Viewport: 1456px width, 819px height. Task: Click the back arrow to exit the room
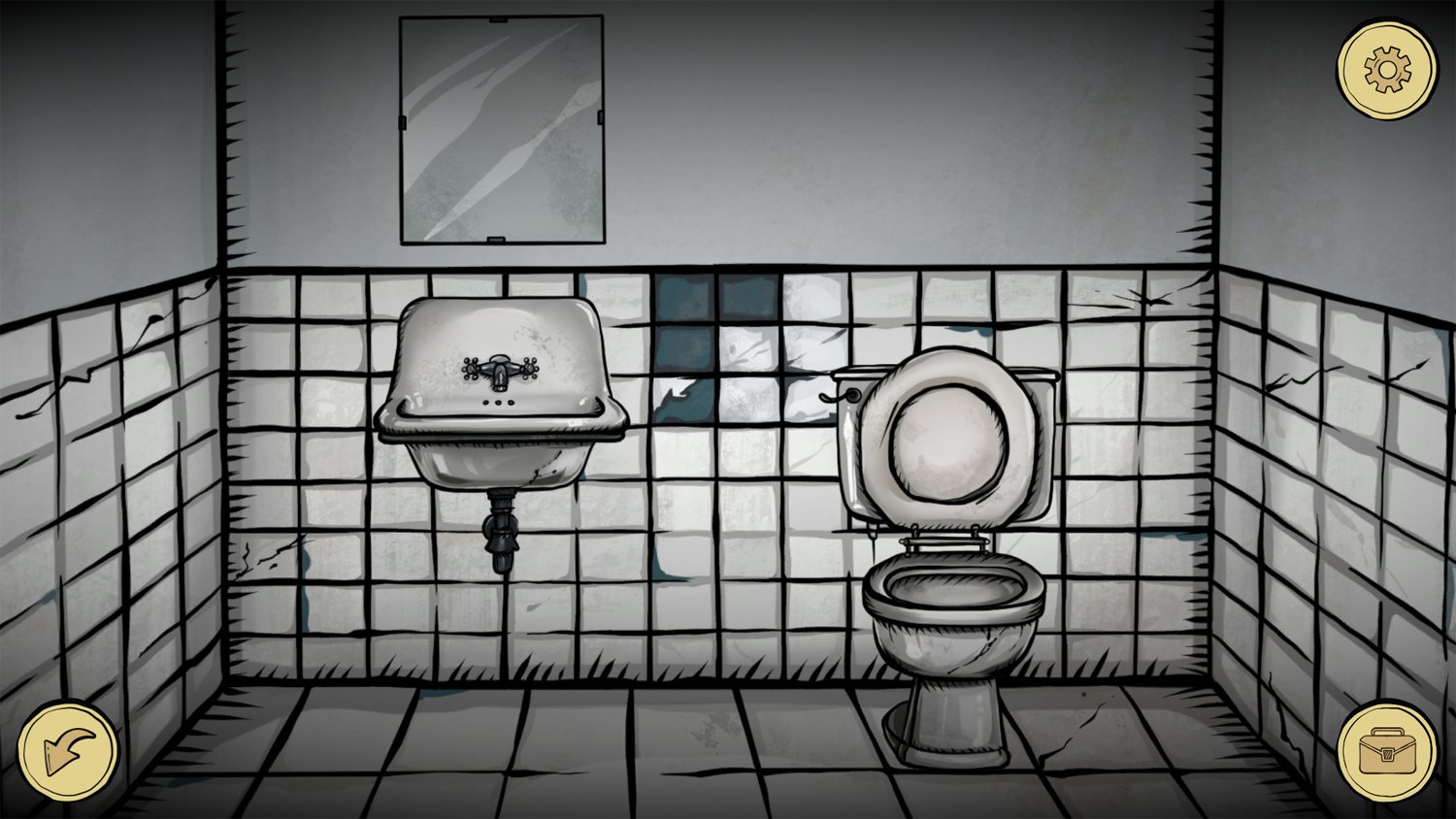pos(66,749)
